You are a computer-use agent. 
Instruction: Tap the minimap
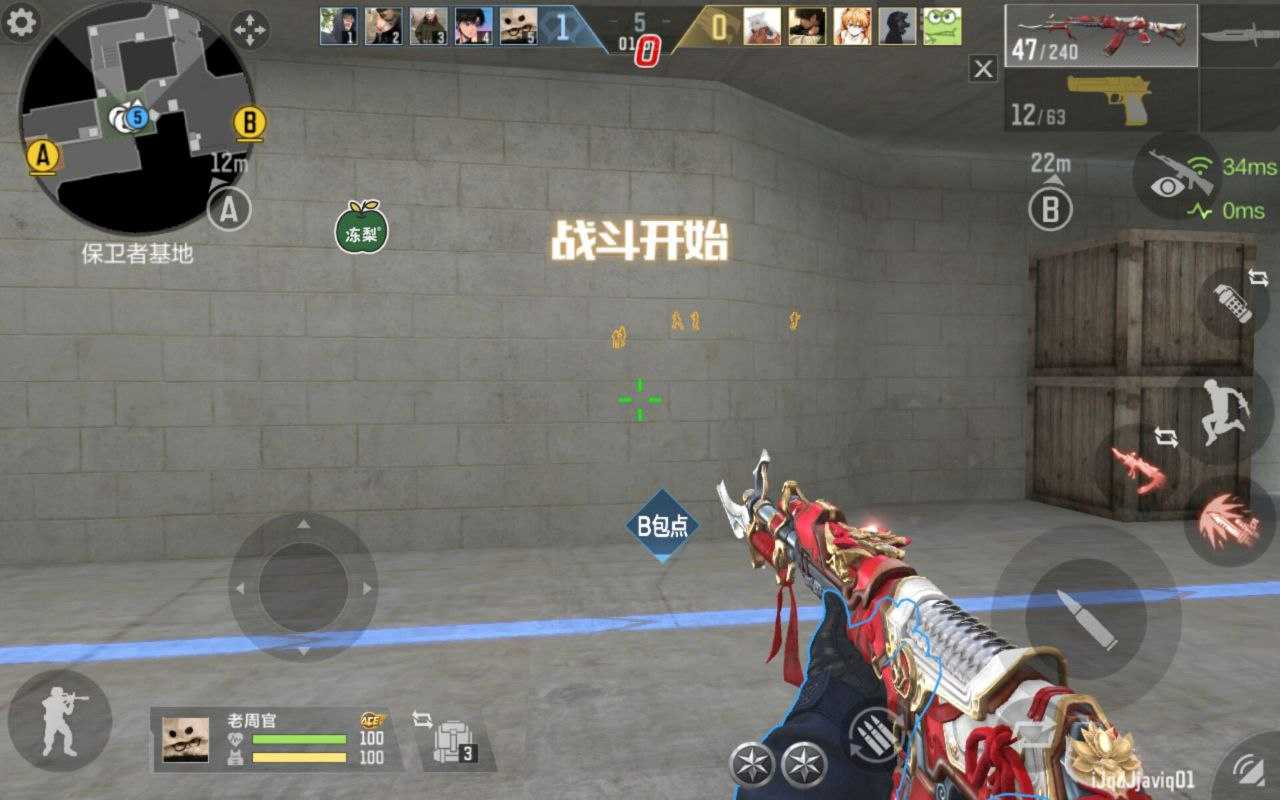135,118
